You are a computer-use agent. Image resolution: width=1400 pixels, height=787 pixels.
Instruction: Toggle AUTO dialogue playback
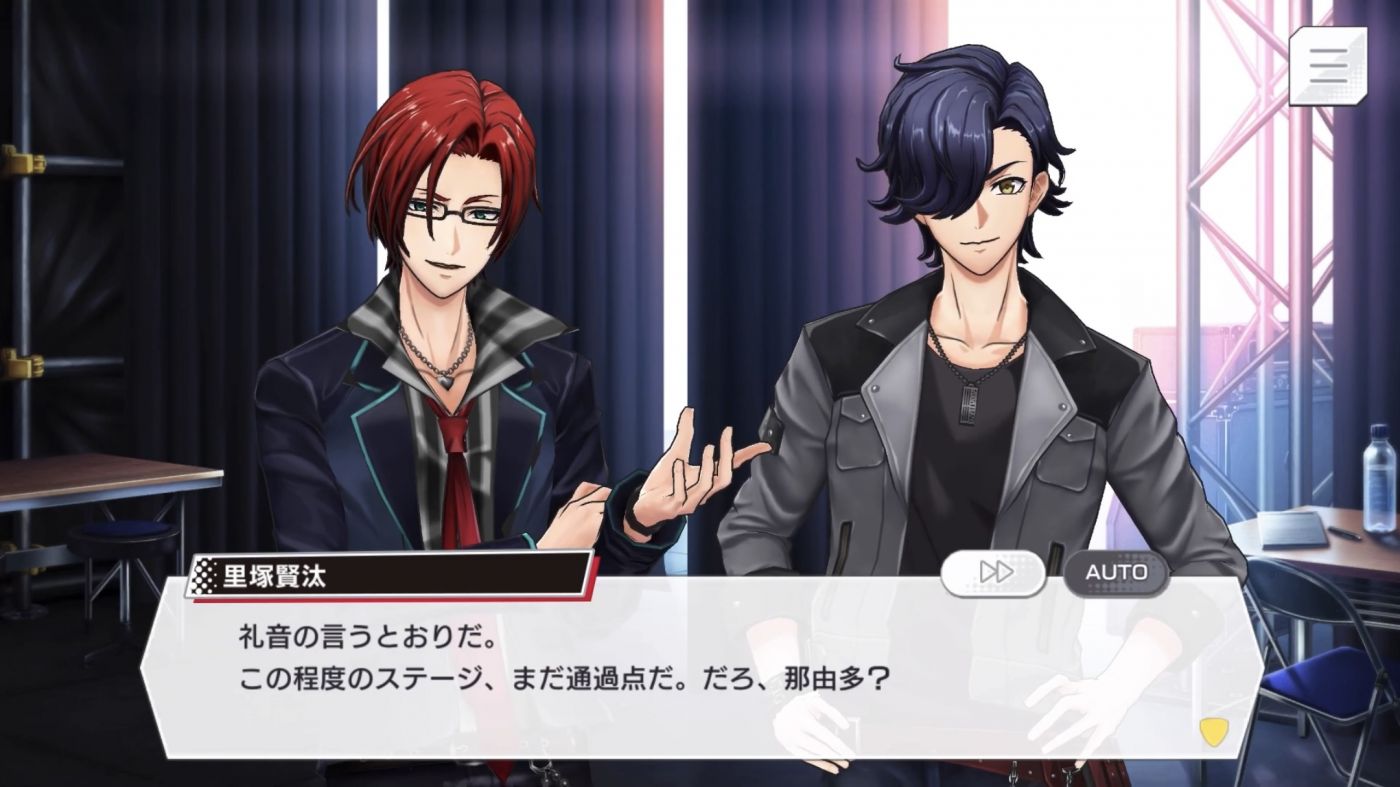click(x=1115, y=573)
